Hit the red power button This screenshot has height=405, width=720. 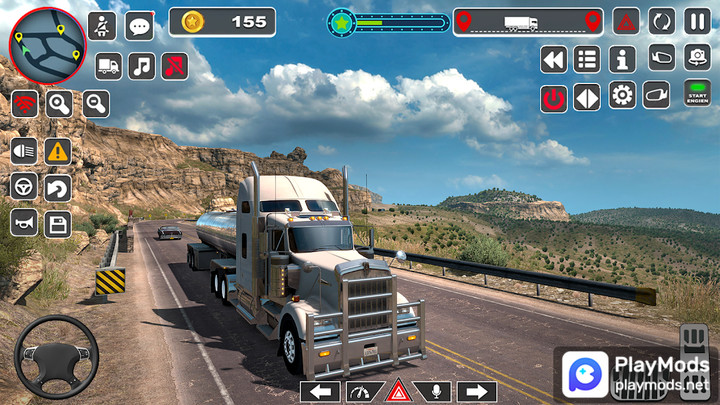point(553,97)
